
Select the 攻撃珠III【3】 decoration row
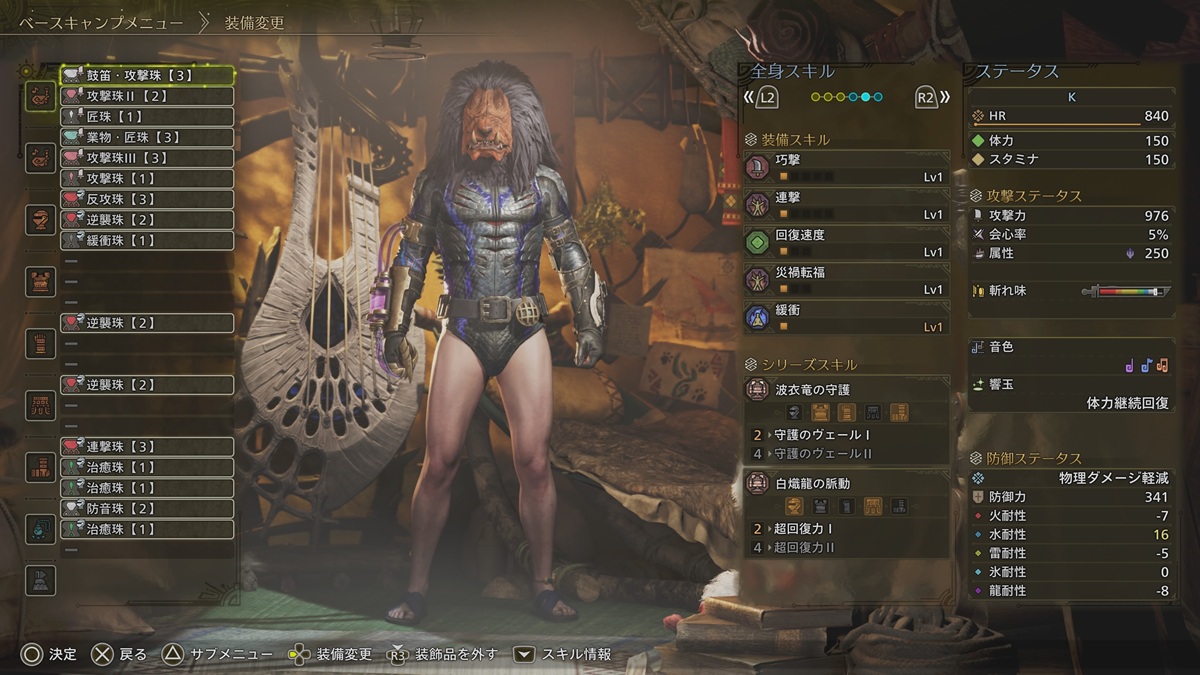(x=147, y=158)
